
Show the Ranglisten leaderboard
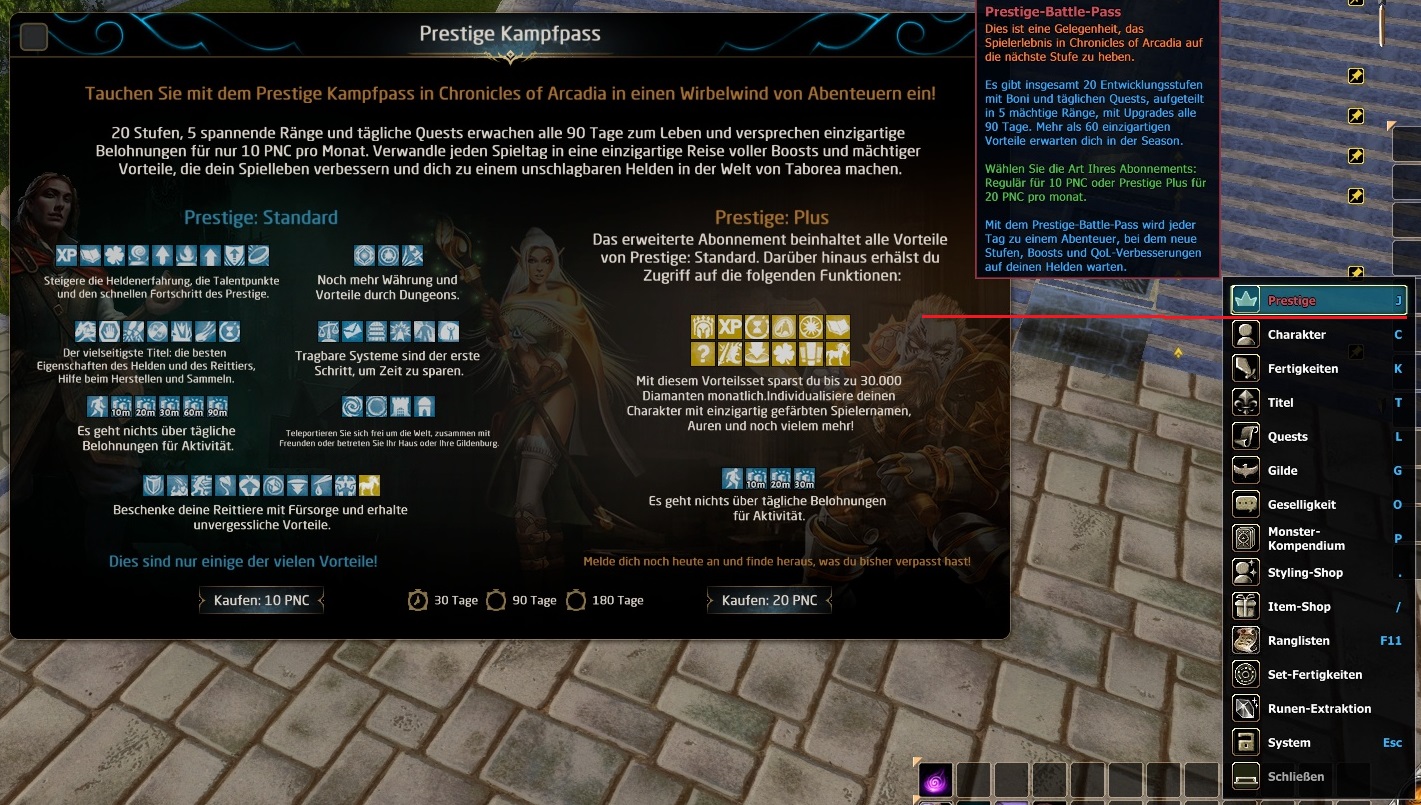1318,640
